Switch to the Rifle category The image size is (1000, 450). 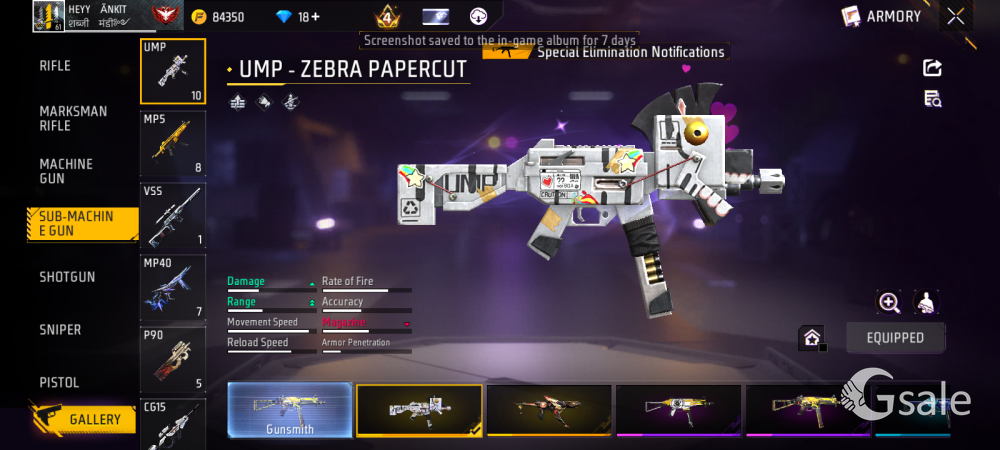pyautogui.click(x=55, y=66)
